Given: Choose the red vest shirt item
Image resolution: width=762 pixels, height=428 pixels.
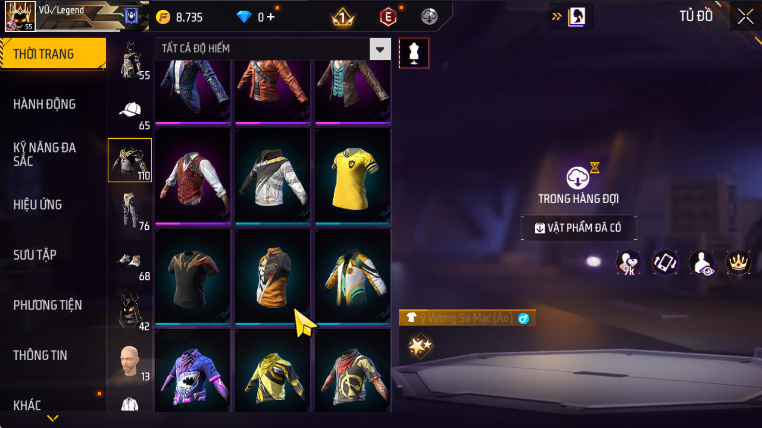Looking at the screenshot, I should [x=193, y=174].
